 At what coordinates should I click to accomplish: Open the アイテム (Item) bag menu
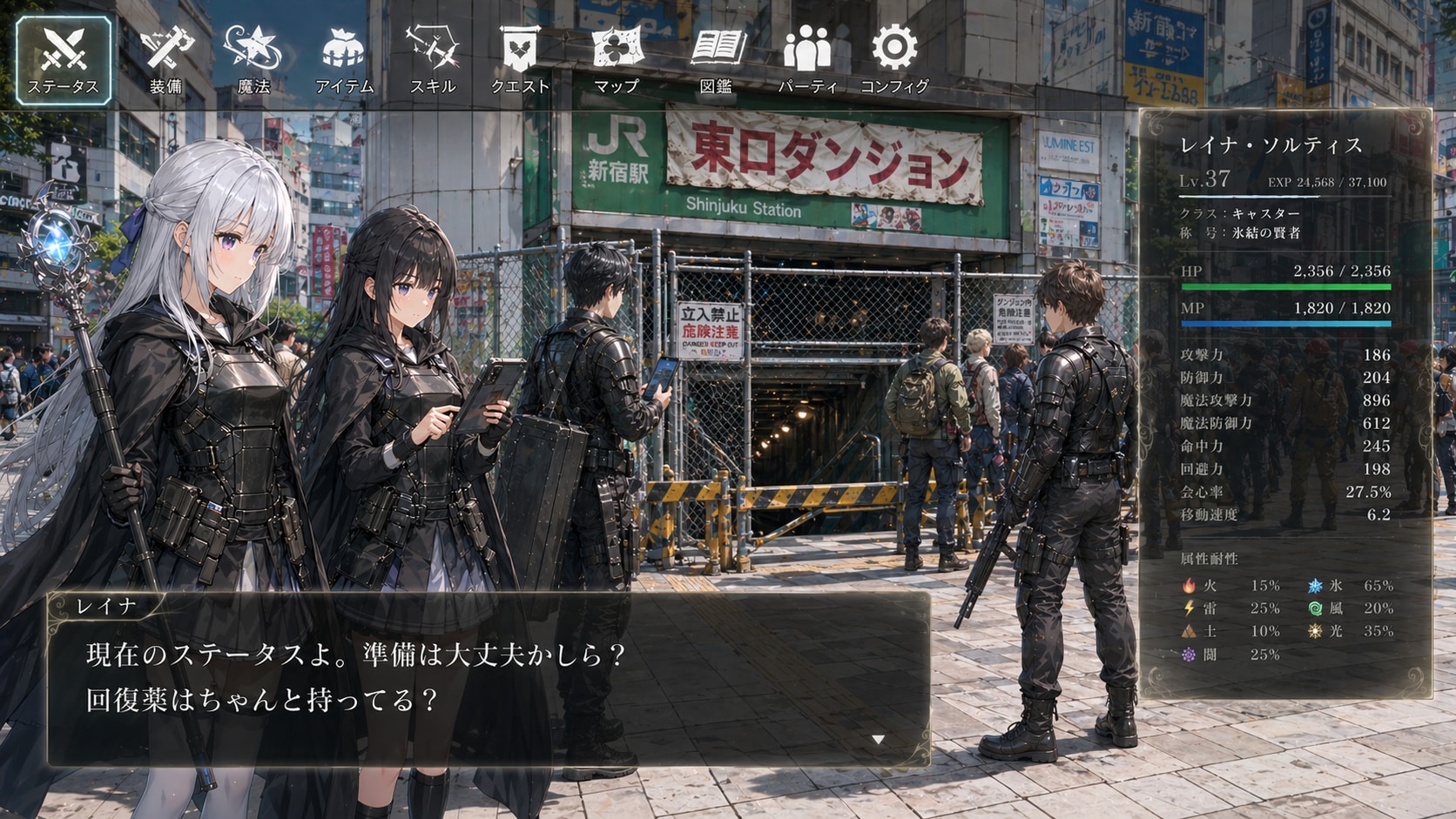tap(343, 59)
